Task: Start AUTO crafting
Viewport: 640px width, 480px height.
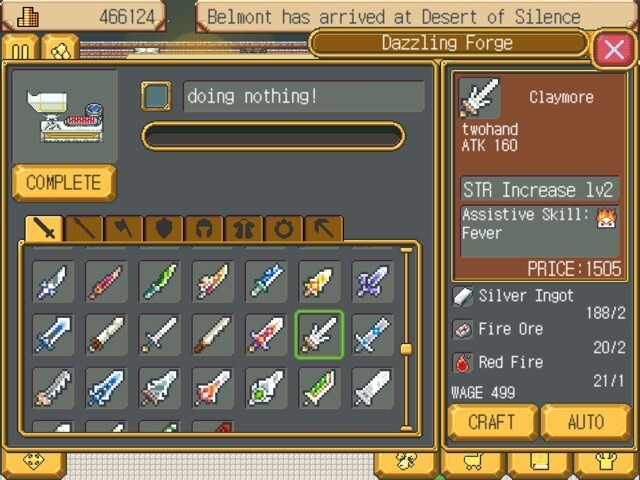Action: 585,422
